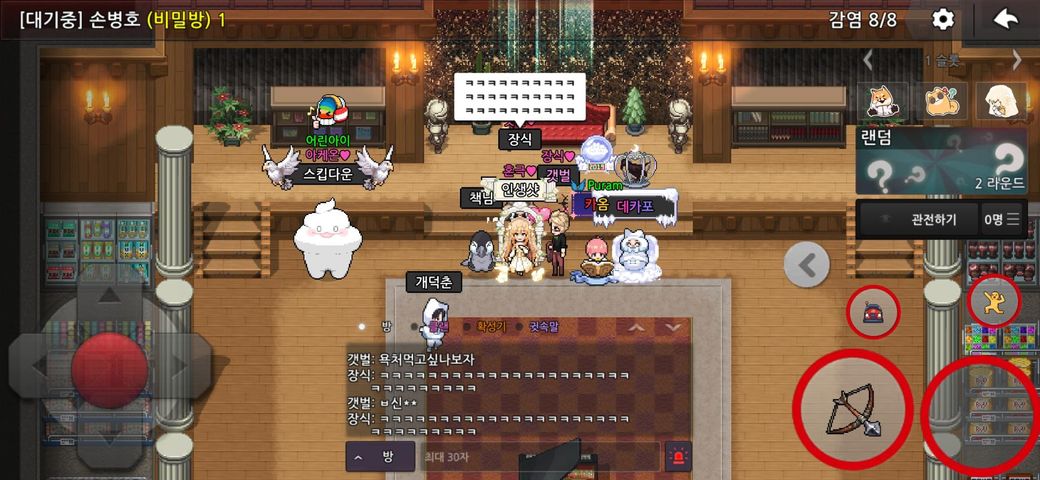Tap the yellow dancing figure emote button
The height and width of the screenshot is (480, 1040).
(x=994, y=301)
